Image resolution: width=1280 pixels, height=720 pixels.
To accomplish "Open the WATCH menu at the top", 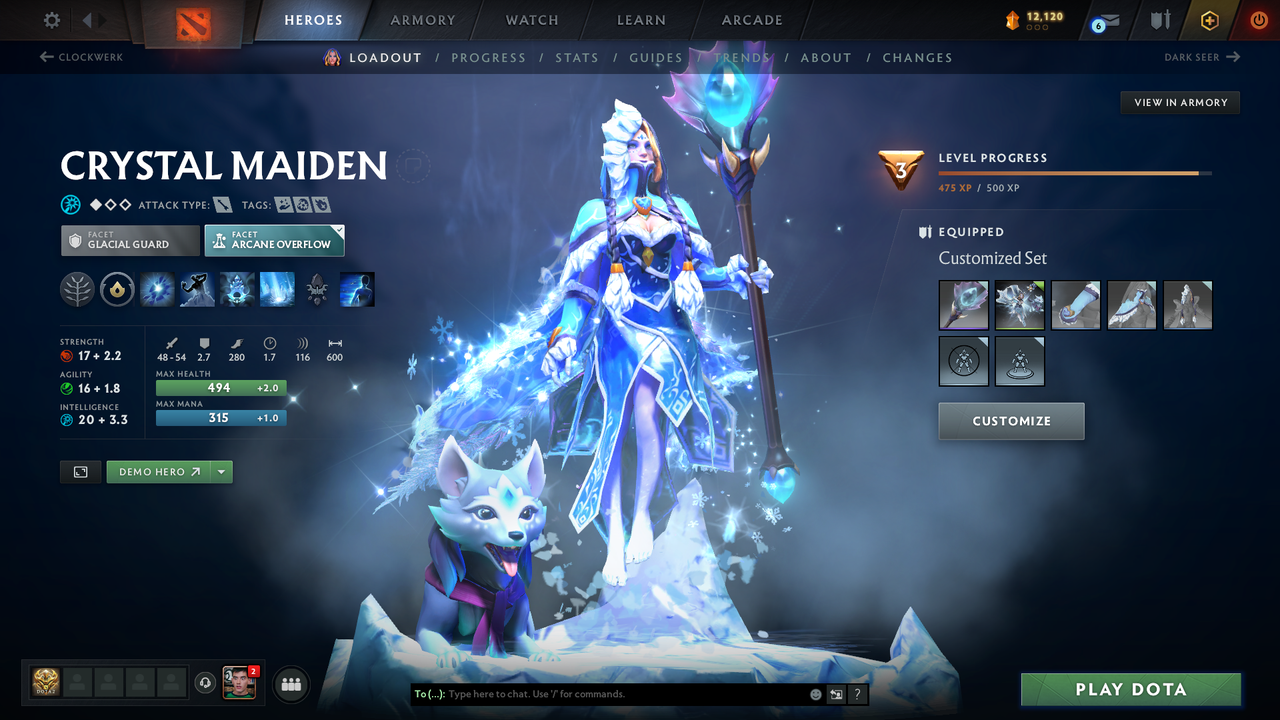I will click(531, 20).
